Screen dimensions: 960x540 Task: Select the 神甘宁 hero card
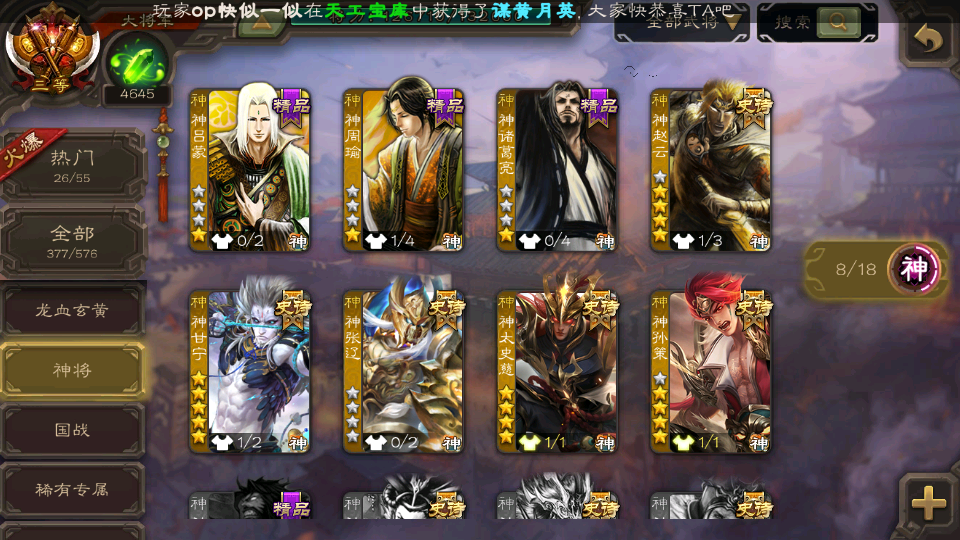(x=250, y=370)
